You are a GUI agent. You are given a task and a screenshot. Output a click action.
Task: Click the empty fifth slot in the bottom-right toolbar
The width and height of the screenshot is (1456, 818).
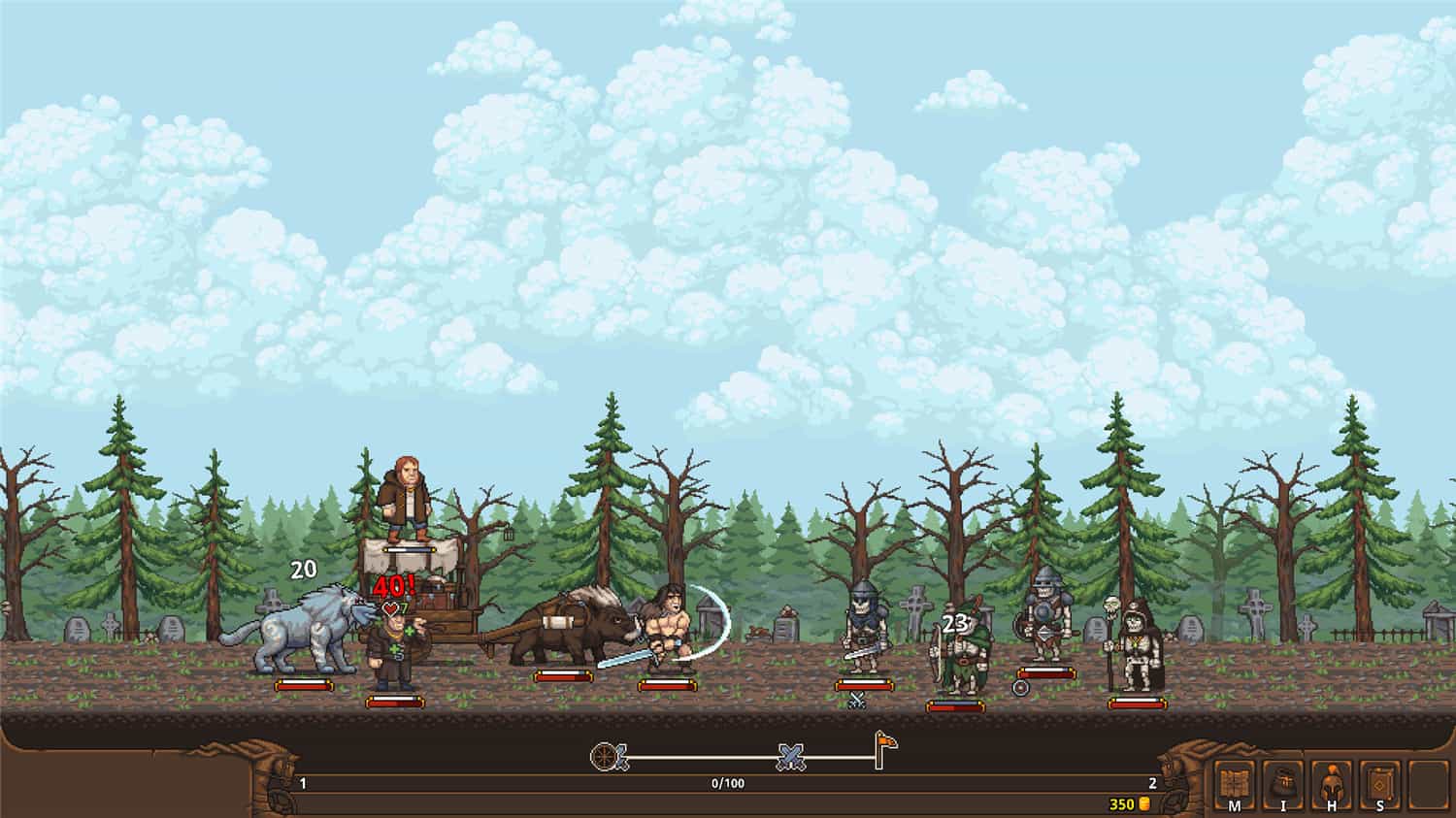[x=1427, y=784]
